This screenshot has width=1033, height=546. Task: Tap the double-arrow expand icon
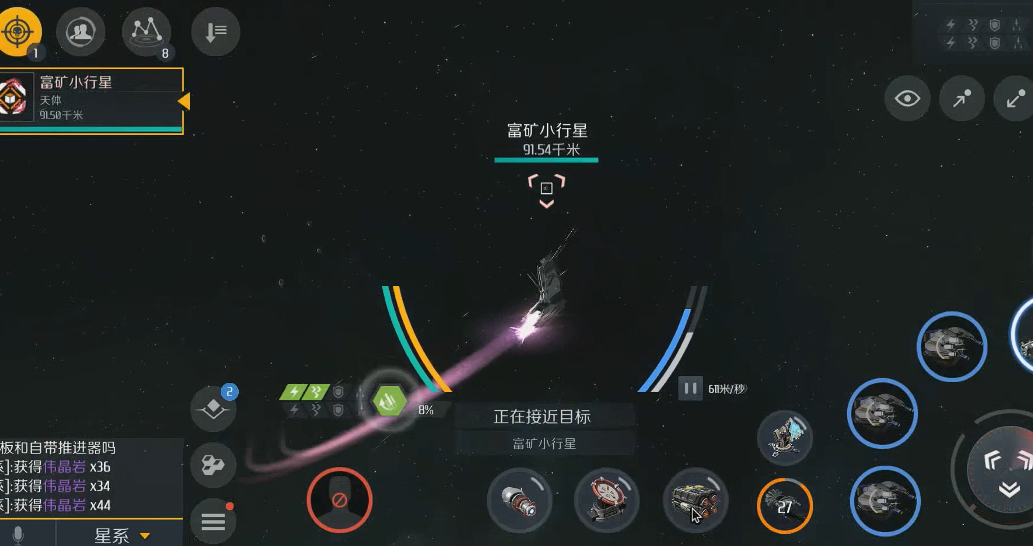coord(1015,98)
